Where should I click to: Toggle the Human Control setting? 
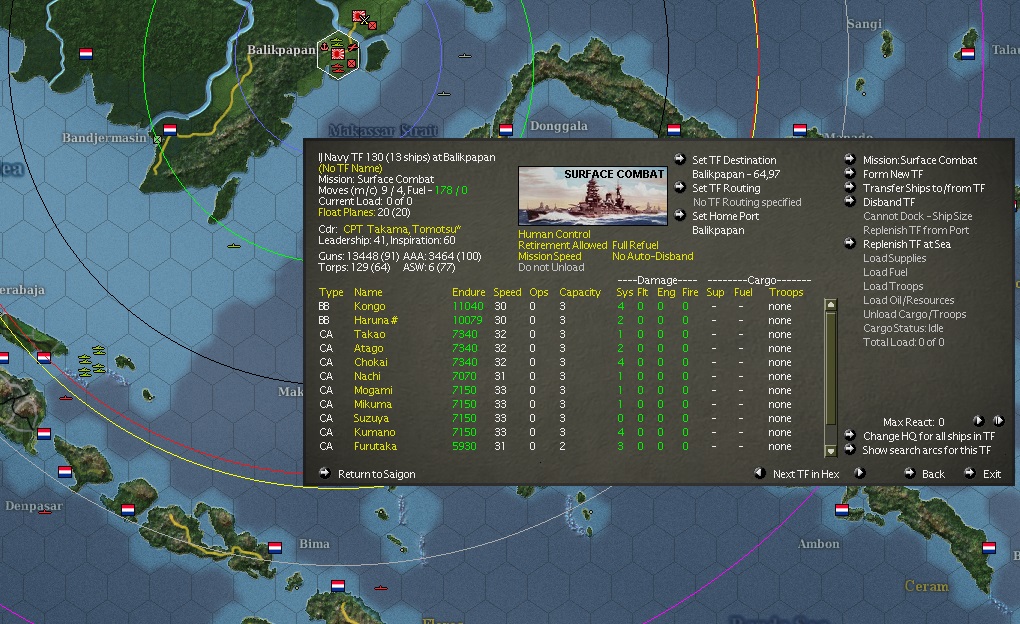coord(554,235)
